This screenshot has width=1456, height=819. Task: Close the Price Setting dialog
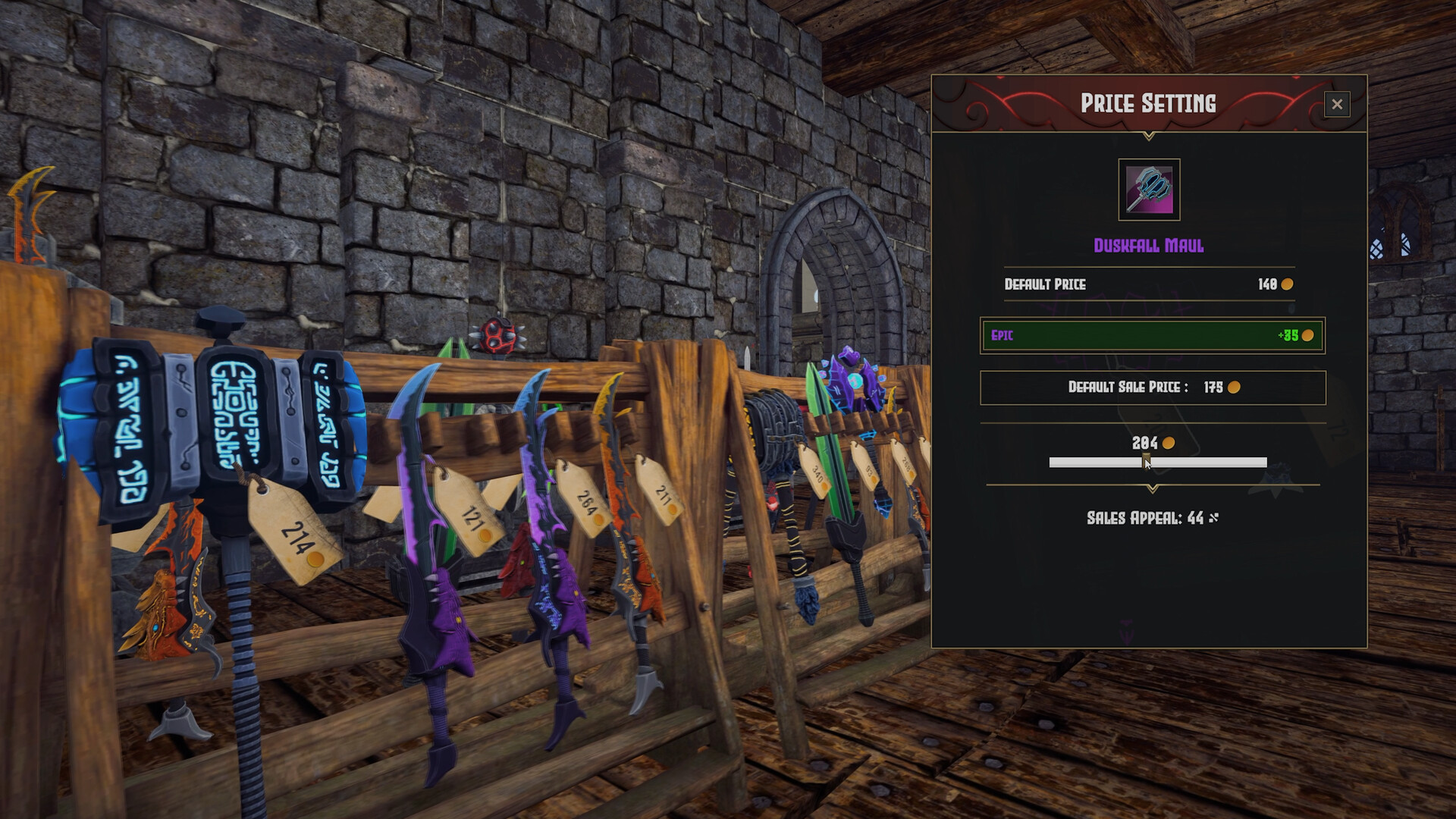click(1337, 104)
